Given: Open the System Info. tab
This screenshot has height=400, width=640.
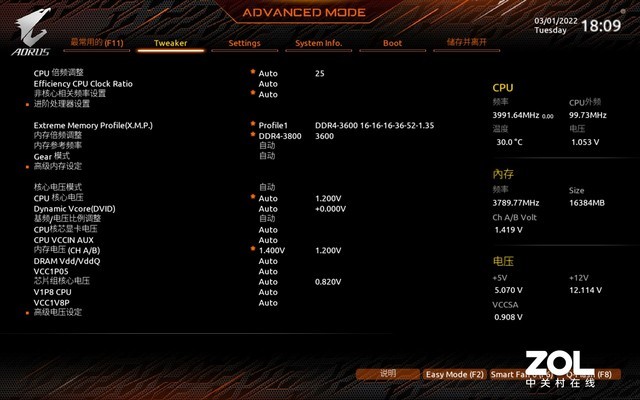Looking at the screenshot, I should 319,43.
